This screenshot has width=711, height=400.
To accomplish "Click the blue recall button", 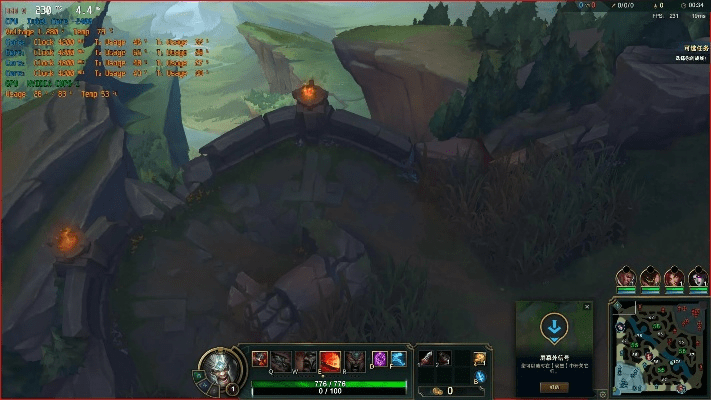I will point(480,378).
